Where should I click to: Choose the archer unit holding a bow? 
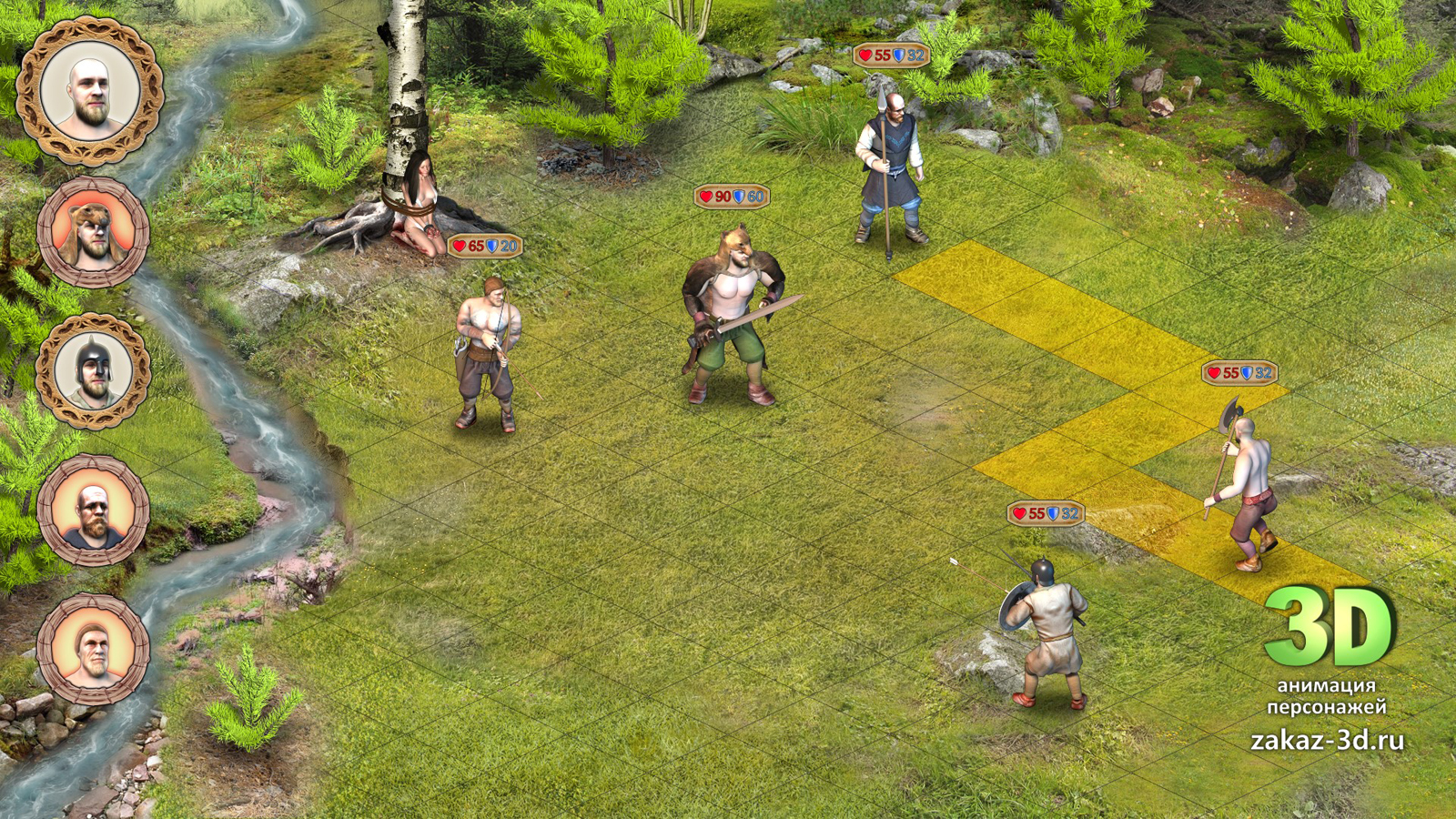[x=489, y=353]
